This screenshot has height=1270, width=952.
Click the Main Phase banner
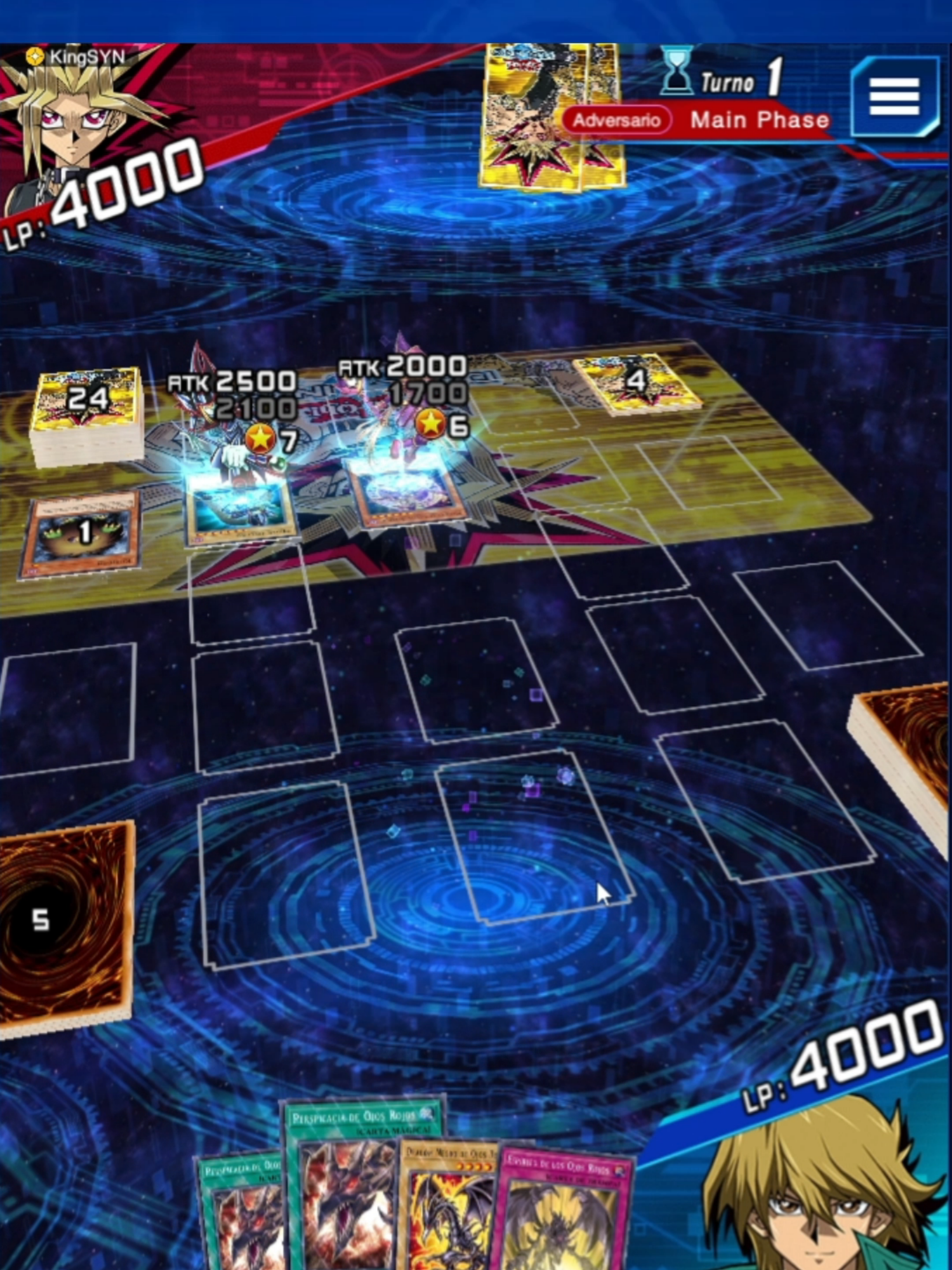(758, 119)
